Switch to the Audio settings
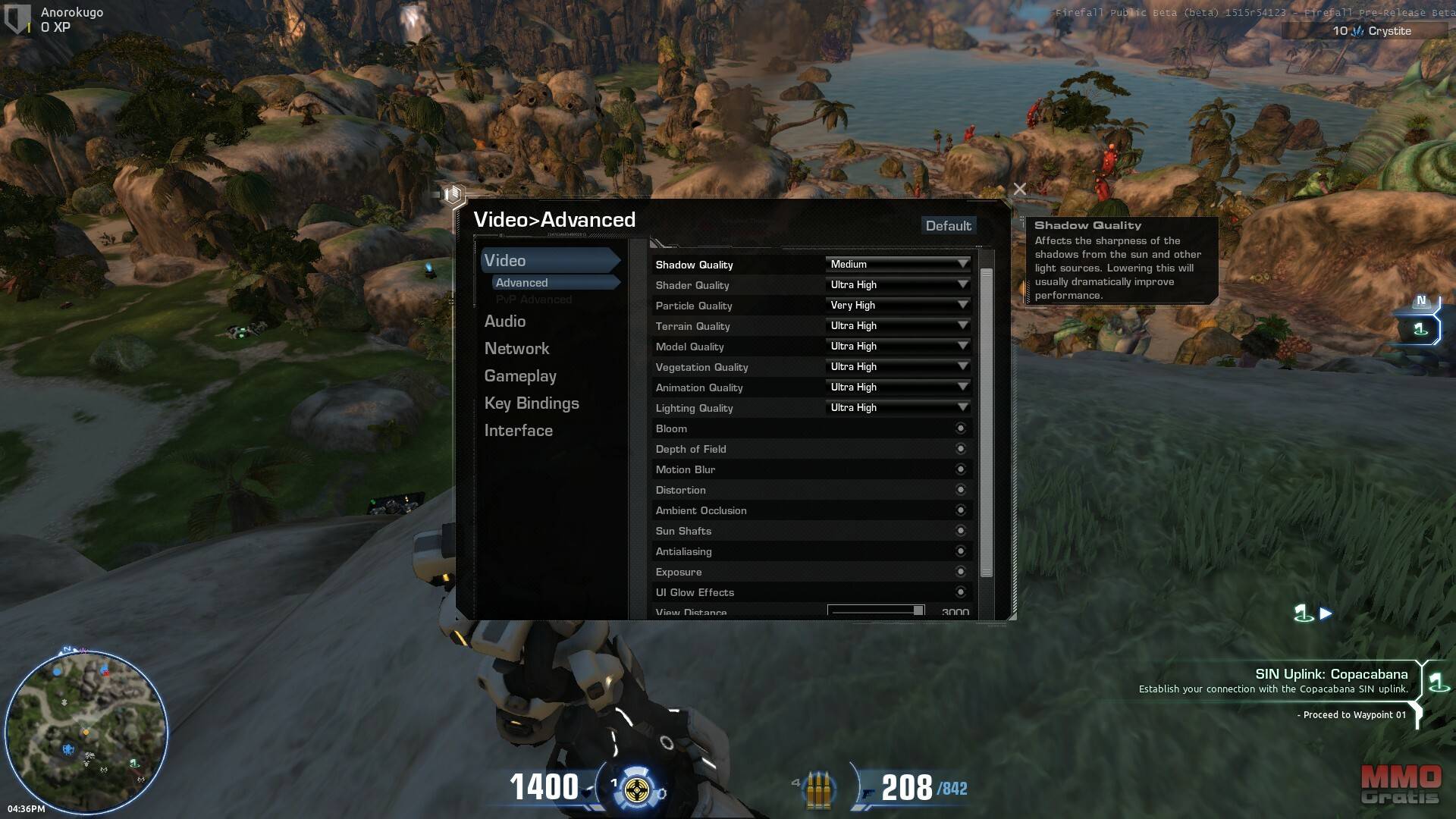Screen dimensions: 1456x819 (x=505, y=322)
